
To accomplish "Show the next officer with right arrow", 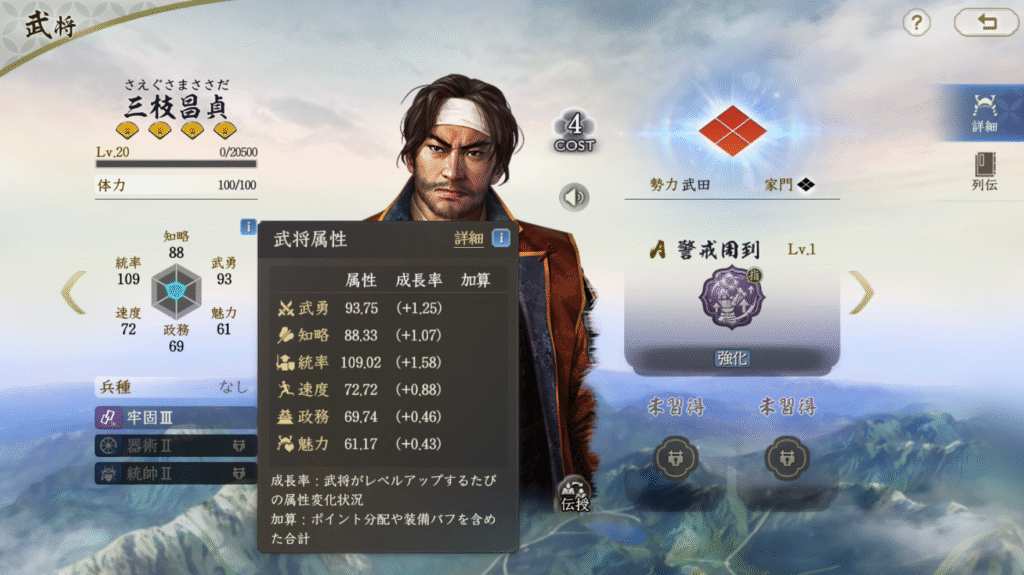I will pos(861,292).
